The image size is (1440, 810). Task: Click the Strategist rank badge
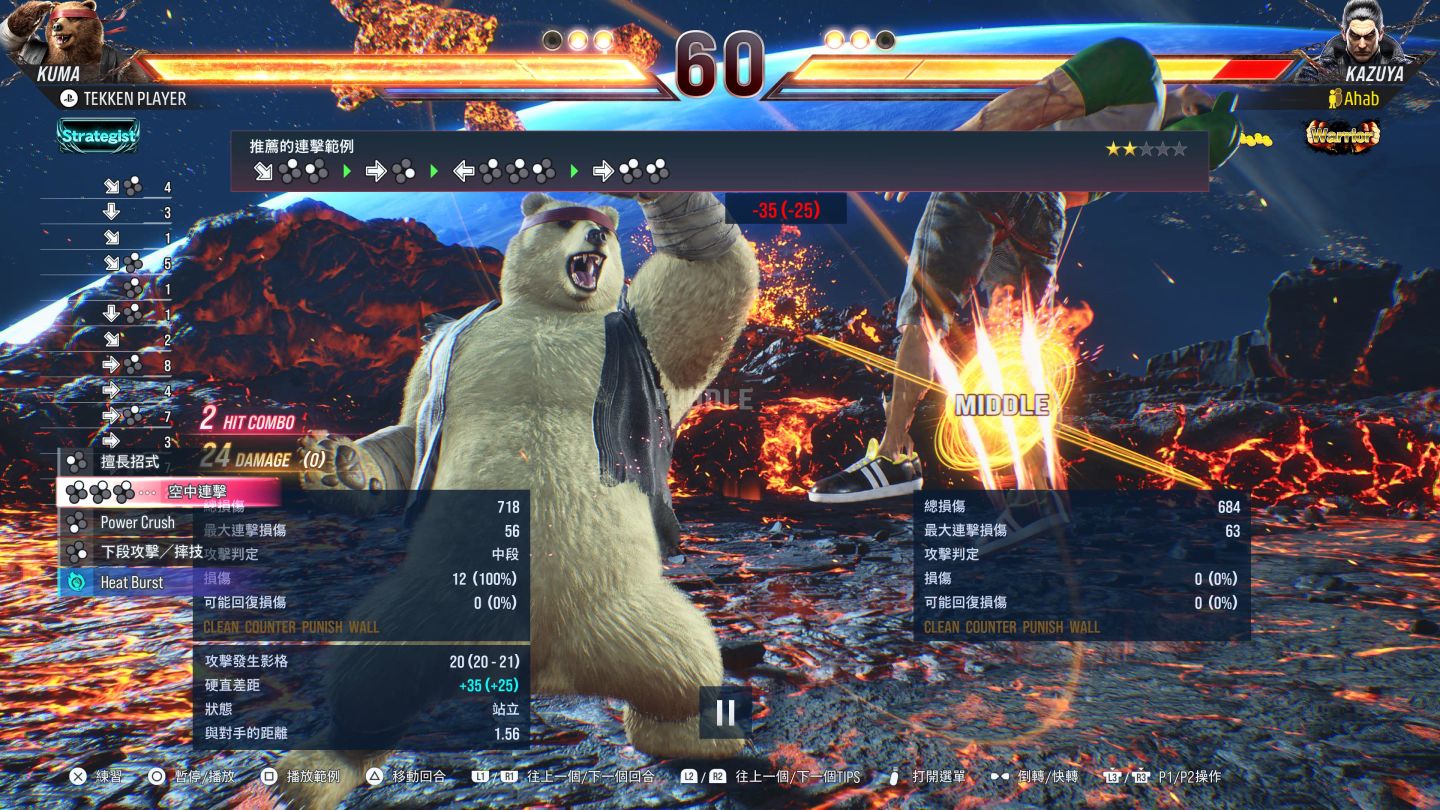[x=97, y=136]
